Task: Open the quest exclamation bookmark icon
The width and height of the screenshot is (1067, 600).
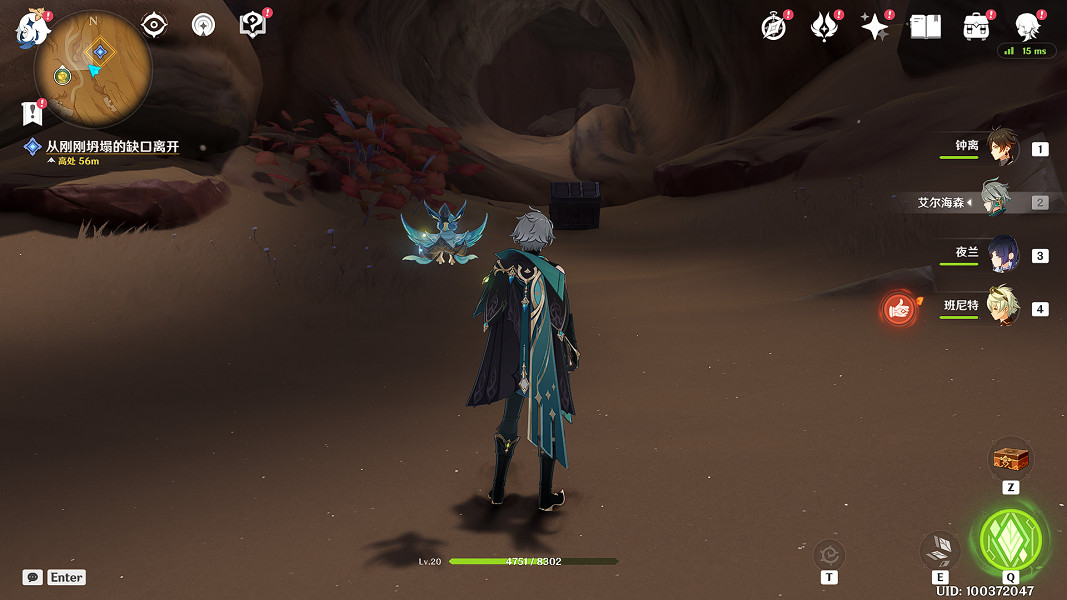Action: coord(32,113)
